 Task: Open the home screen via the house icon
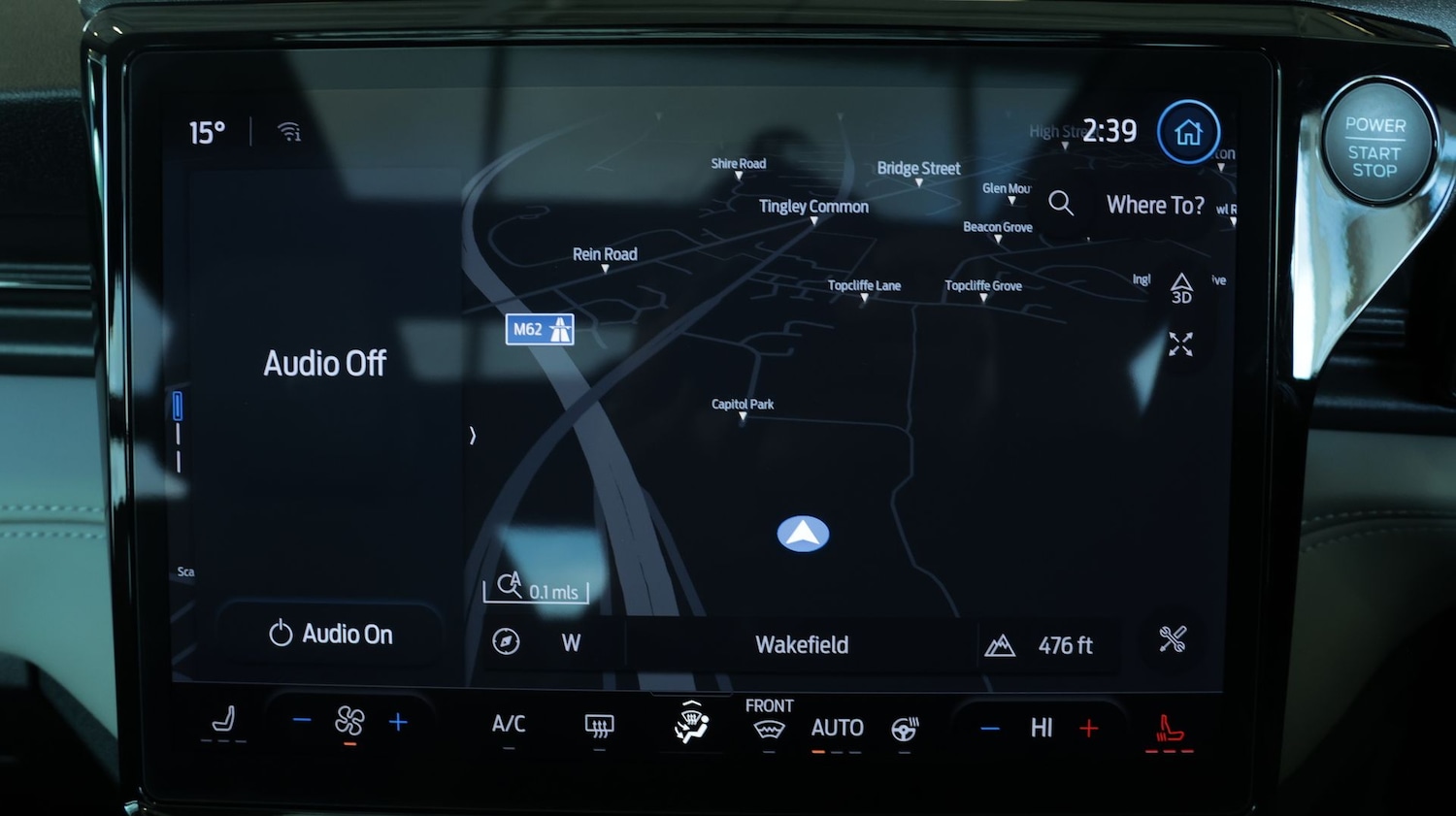point(1188,132)
